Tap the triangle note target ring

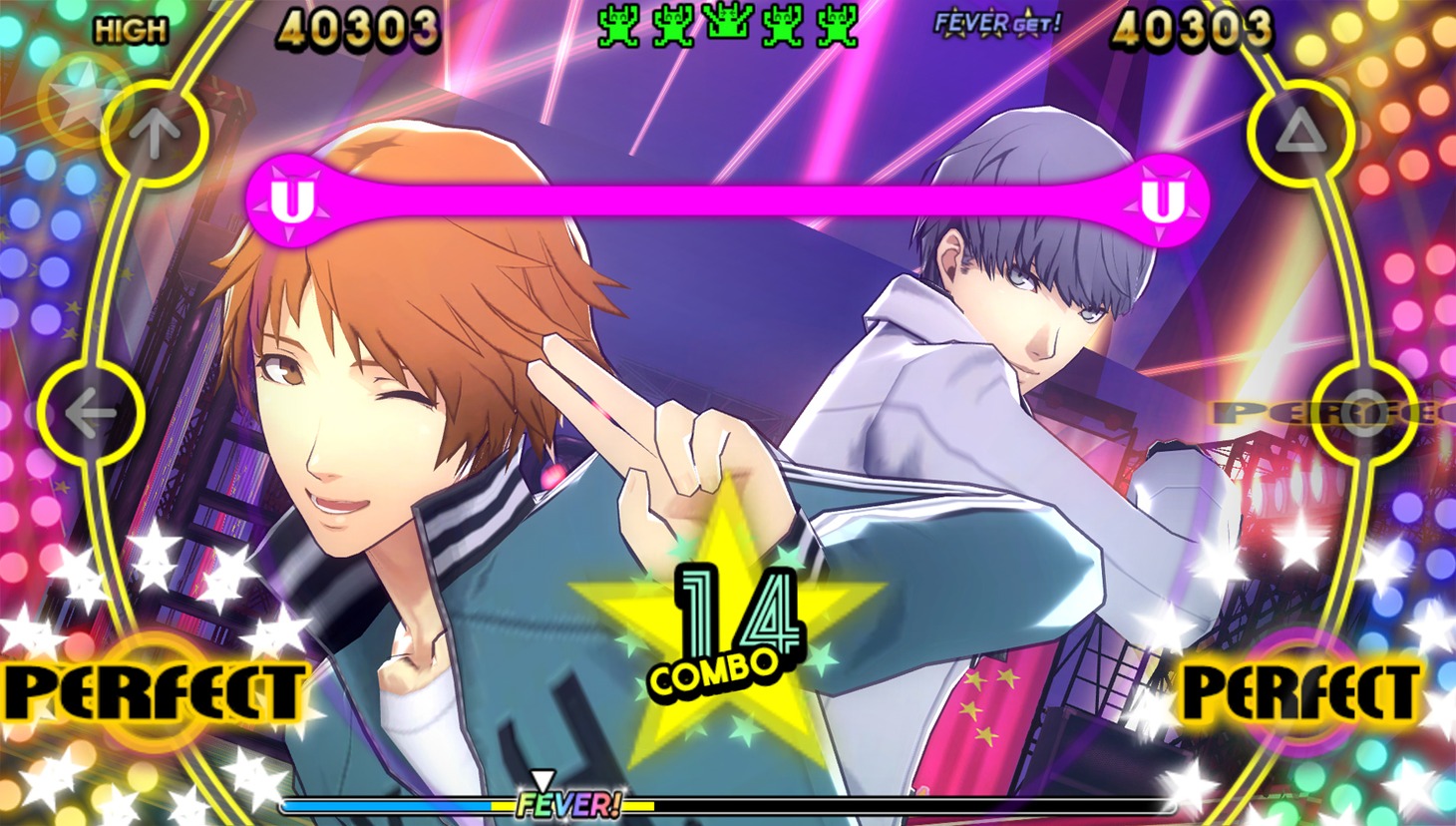(1300, 131)
